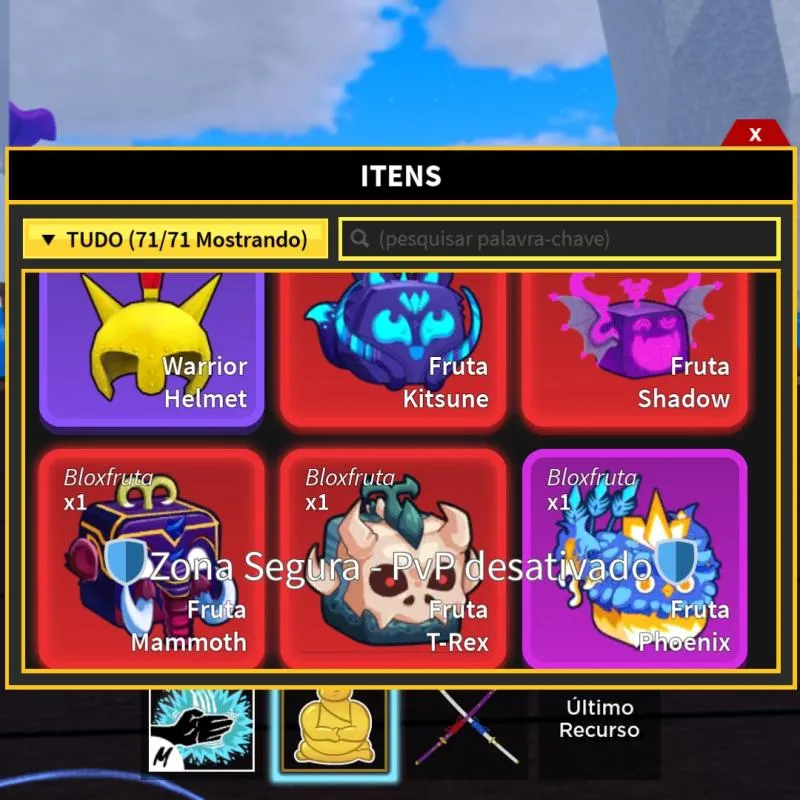Screen dimensions: 800x800
Task: Click the keyword search field
Action: [x=559, y=240]
